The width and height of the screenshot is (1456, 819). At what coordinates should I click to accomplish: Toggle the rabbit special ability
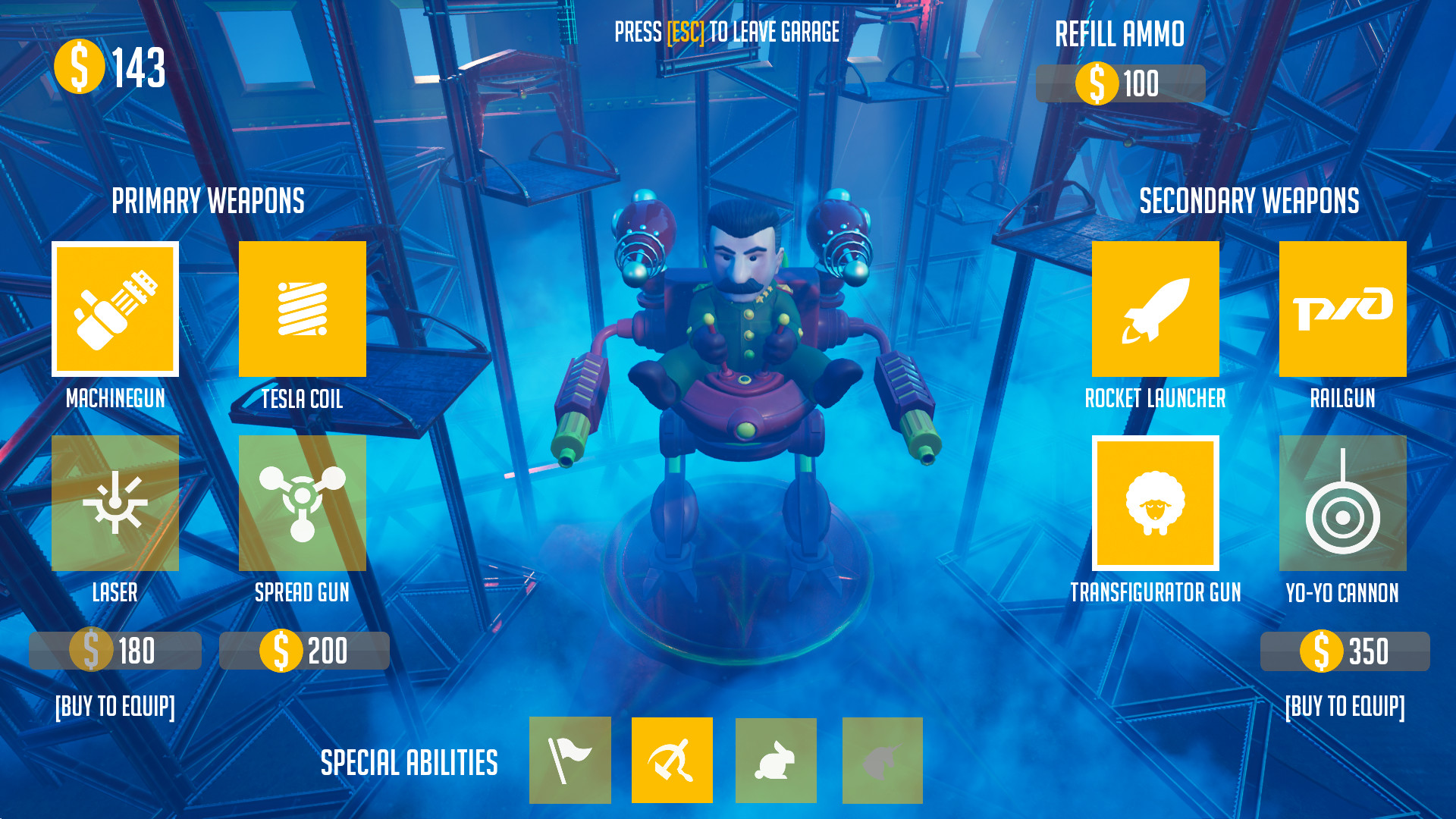tap(775, 760)
